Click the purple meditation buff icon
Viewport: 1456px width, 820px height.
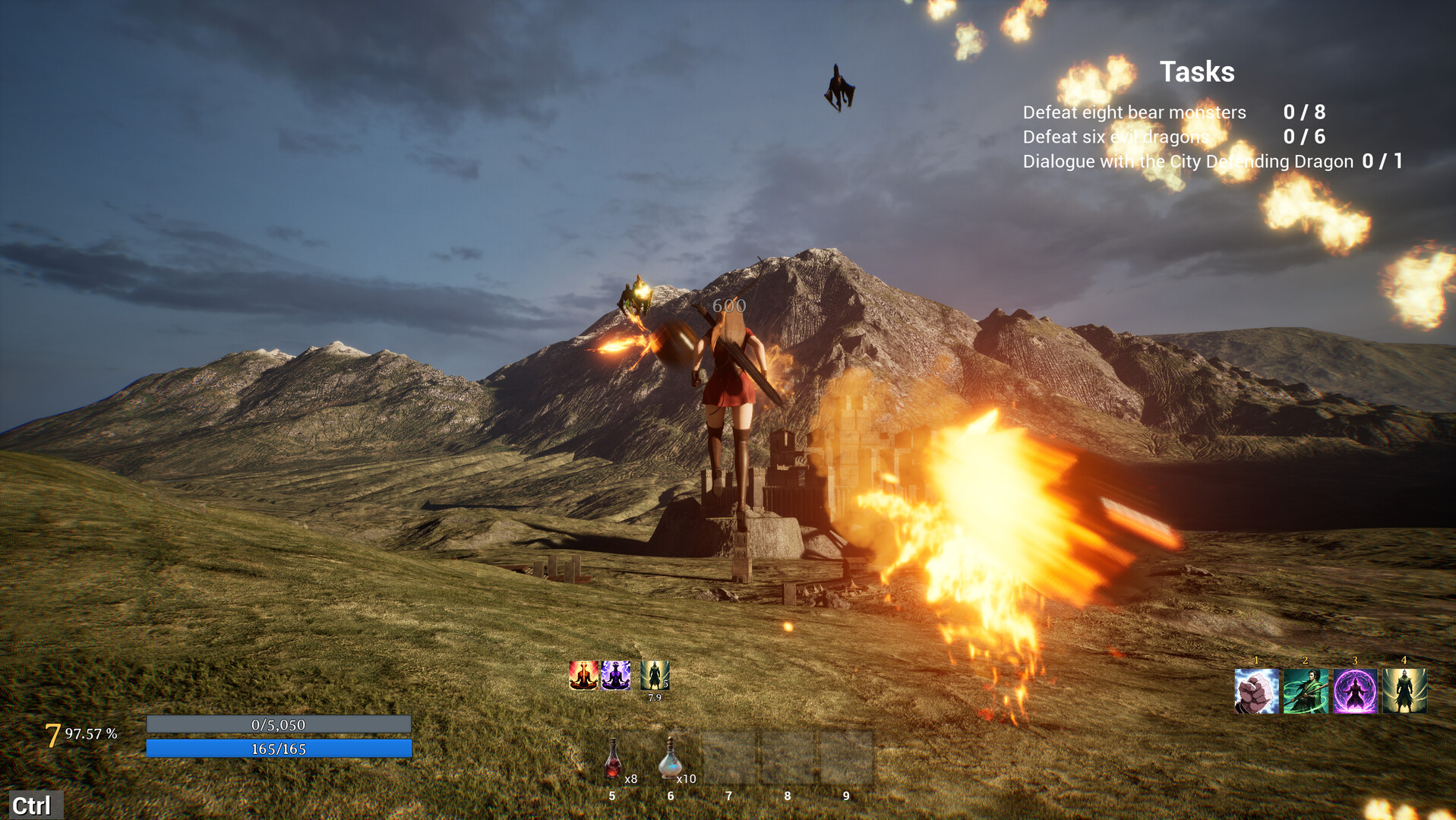[x=615, y=675]
